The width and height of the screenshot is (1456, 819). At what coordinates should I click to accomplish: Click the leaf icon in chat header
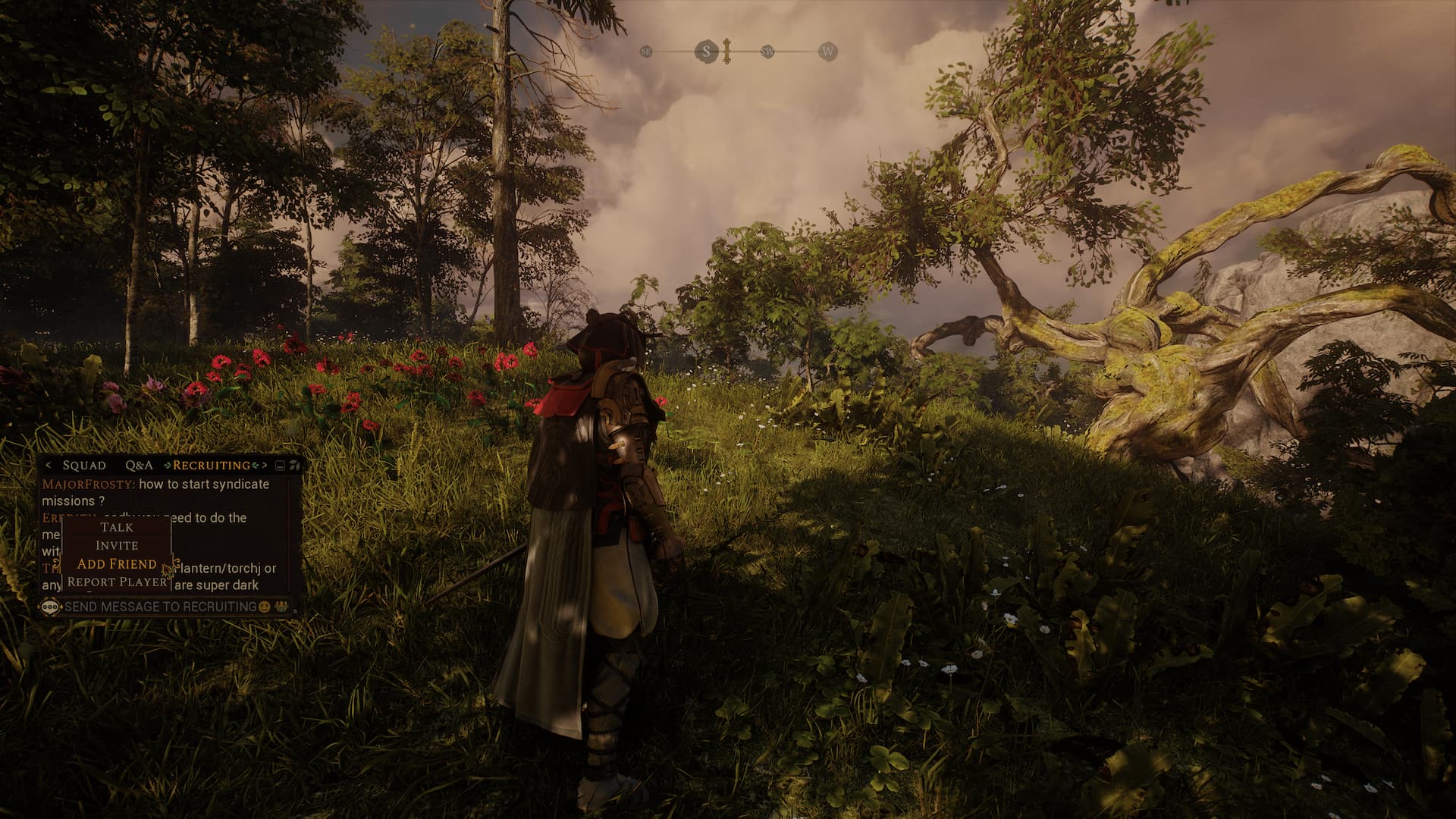294,465
